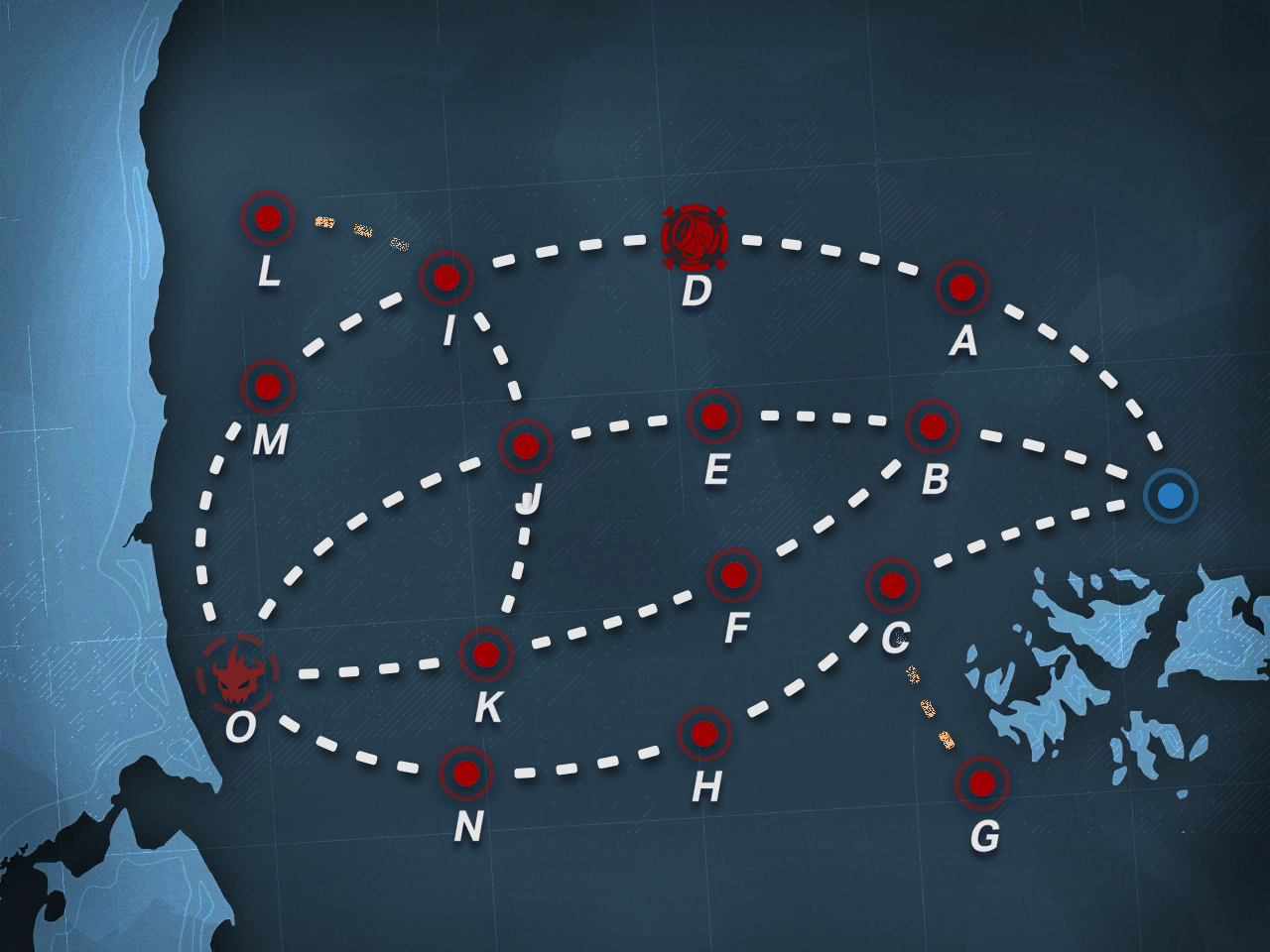Choose node C on the map

893,585
